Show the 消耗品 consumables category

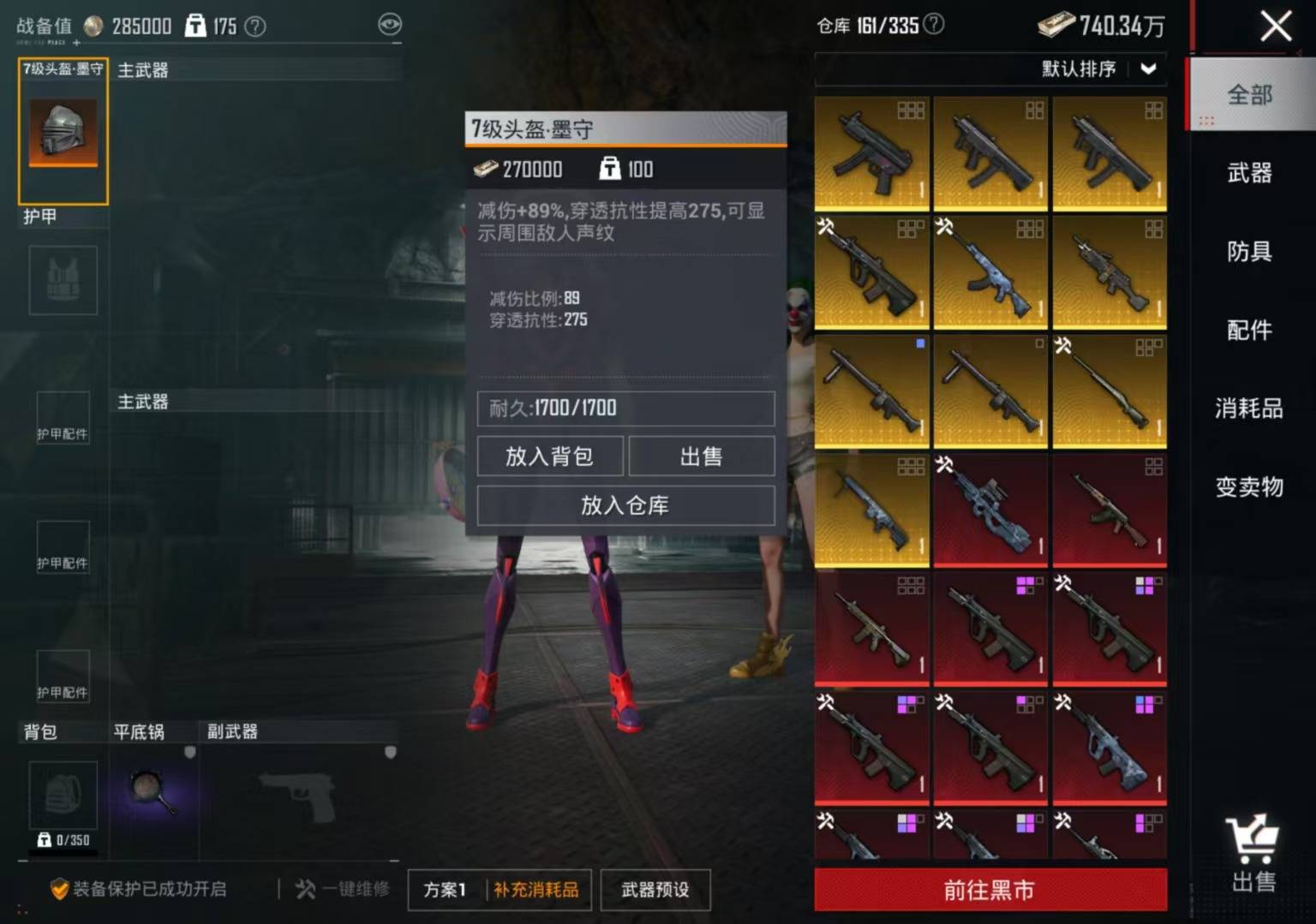pyautogui.click(x=1249, y=408)
